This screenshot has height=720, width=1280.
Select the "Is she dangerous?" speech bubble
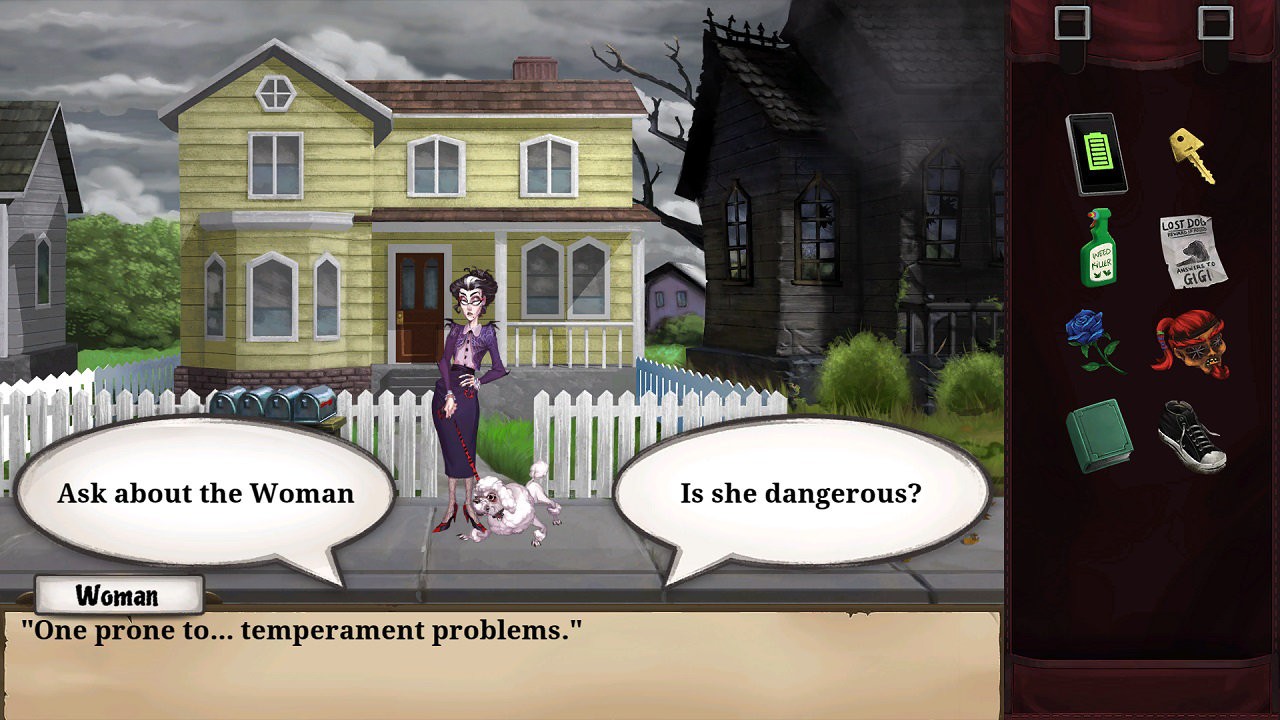800,493
